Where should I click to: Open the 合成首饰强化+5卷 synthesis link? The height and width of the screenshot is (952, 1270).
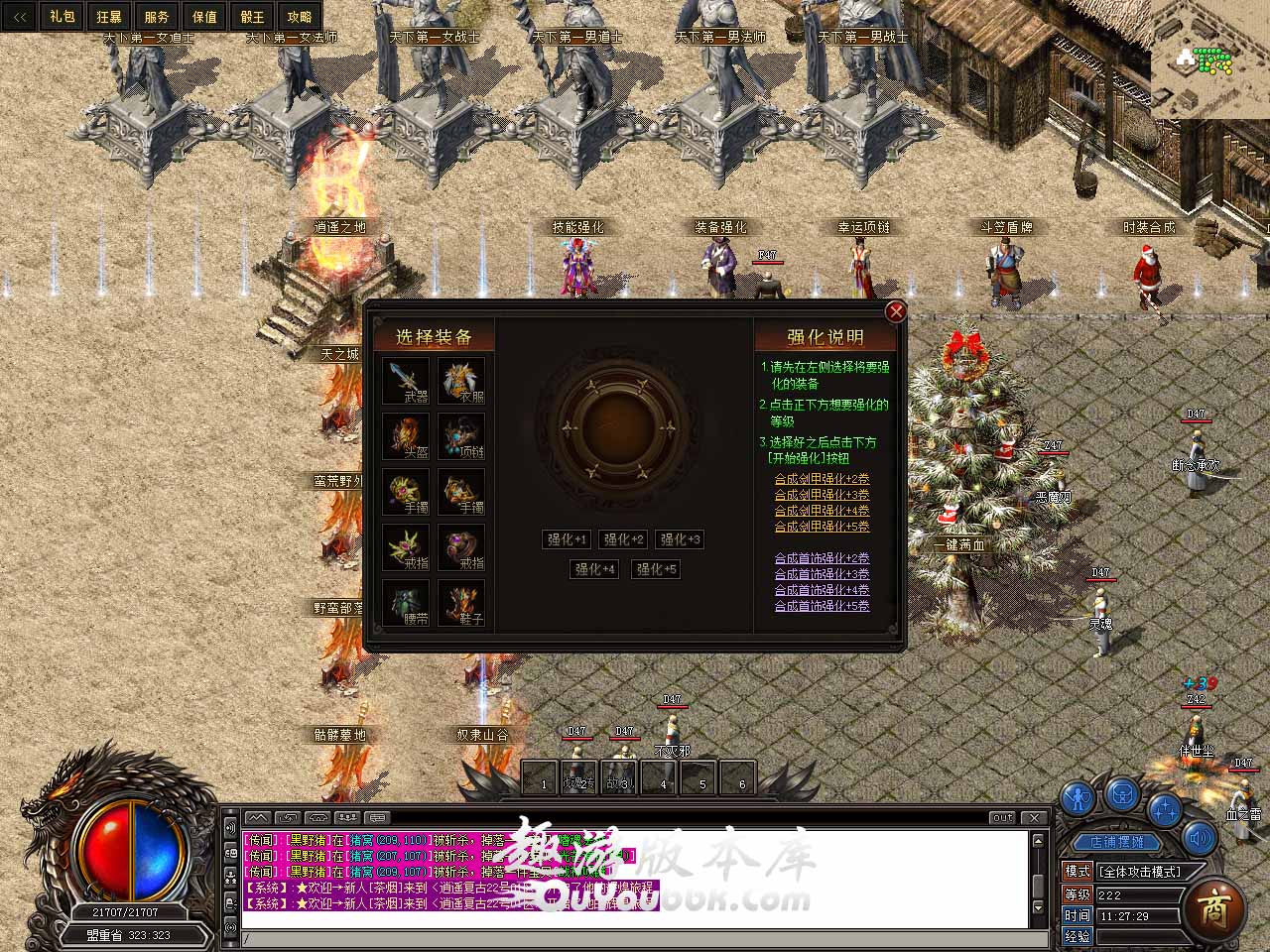point(822,606)
